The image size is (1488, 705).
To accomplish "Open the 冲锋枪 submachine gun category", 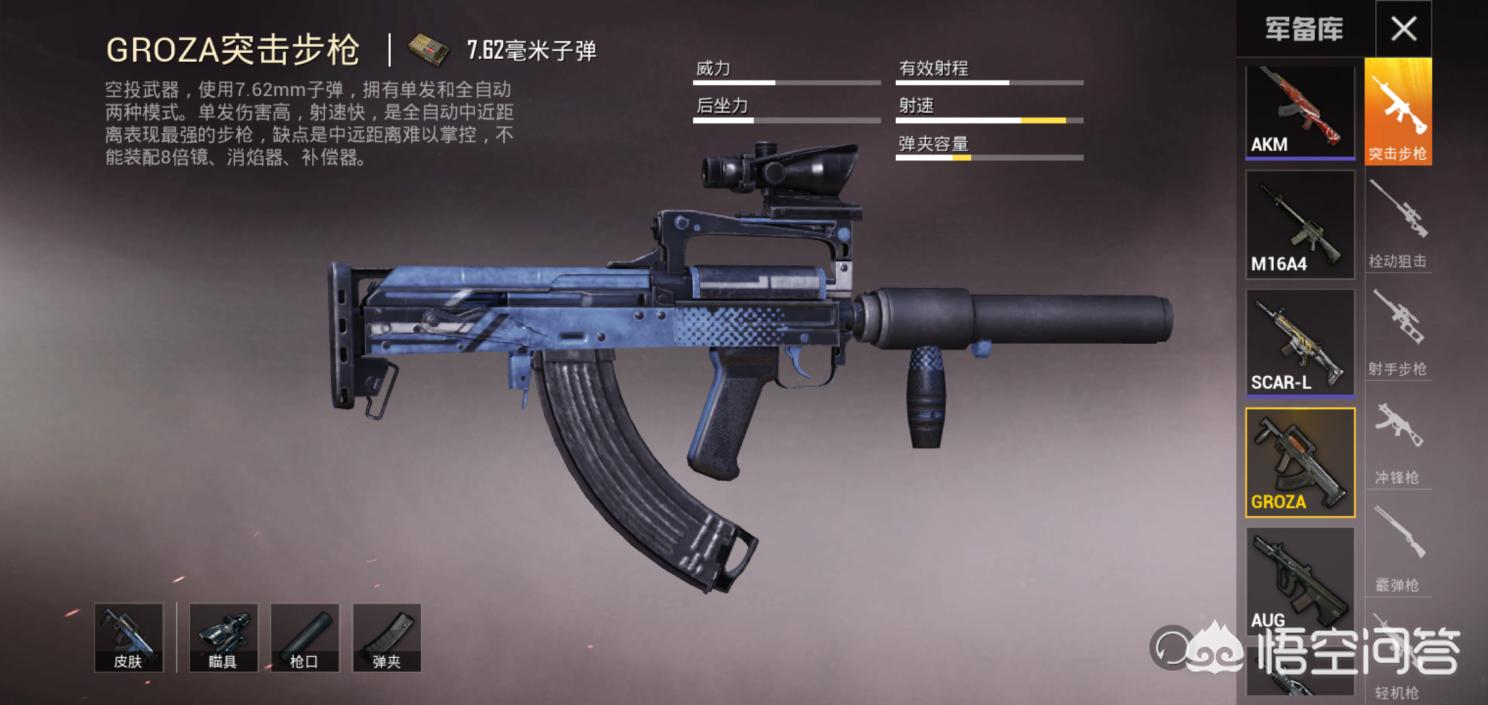I will click(1398, 441).
